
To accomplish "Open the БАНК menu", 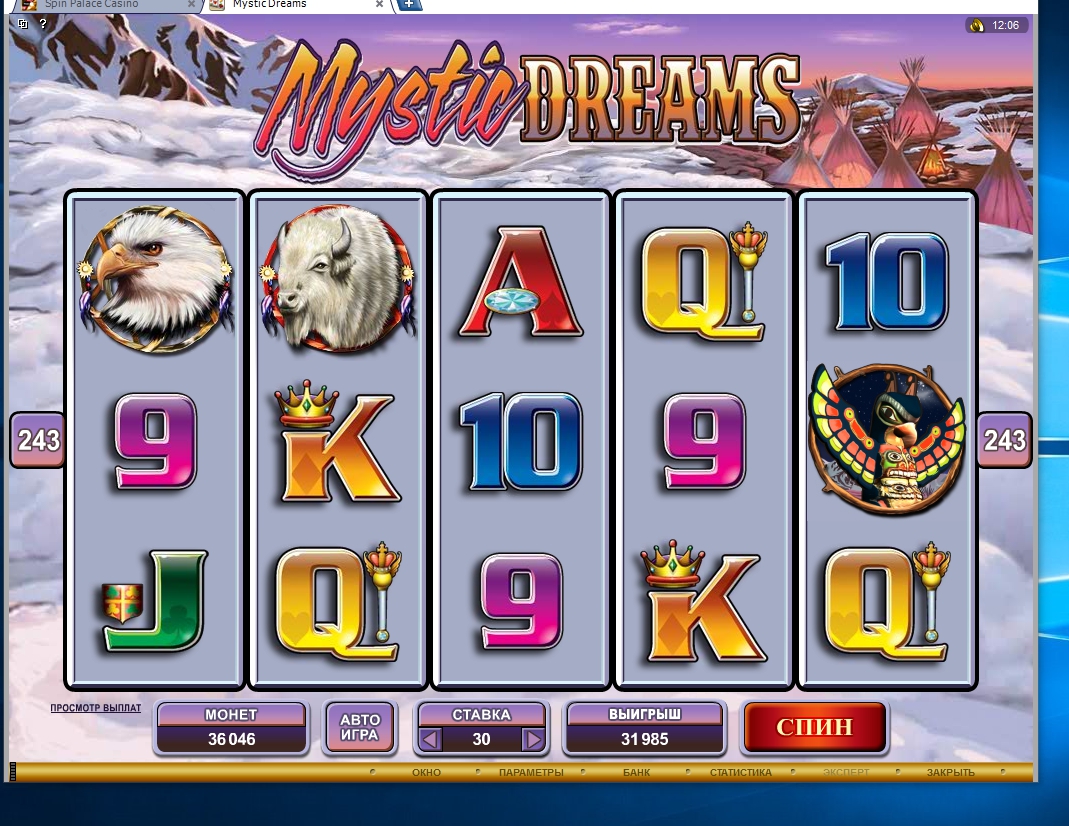I will (x=636, y=772).
